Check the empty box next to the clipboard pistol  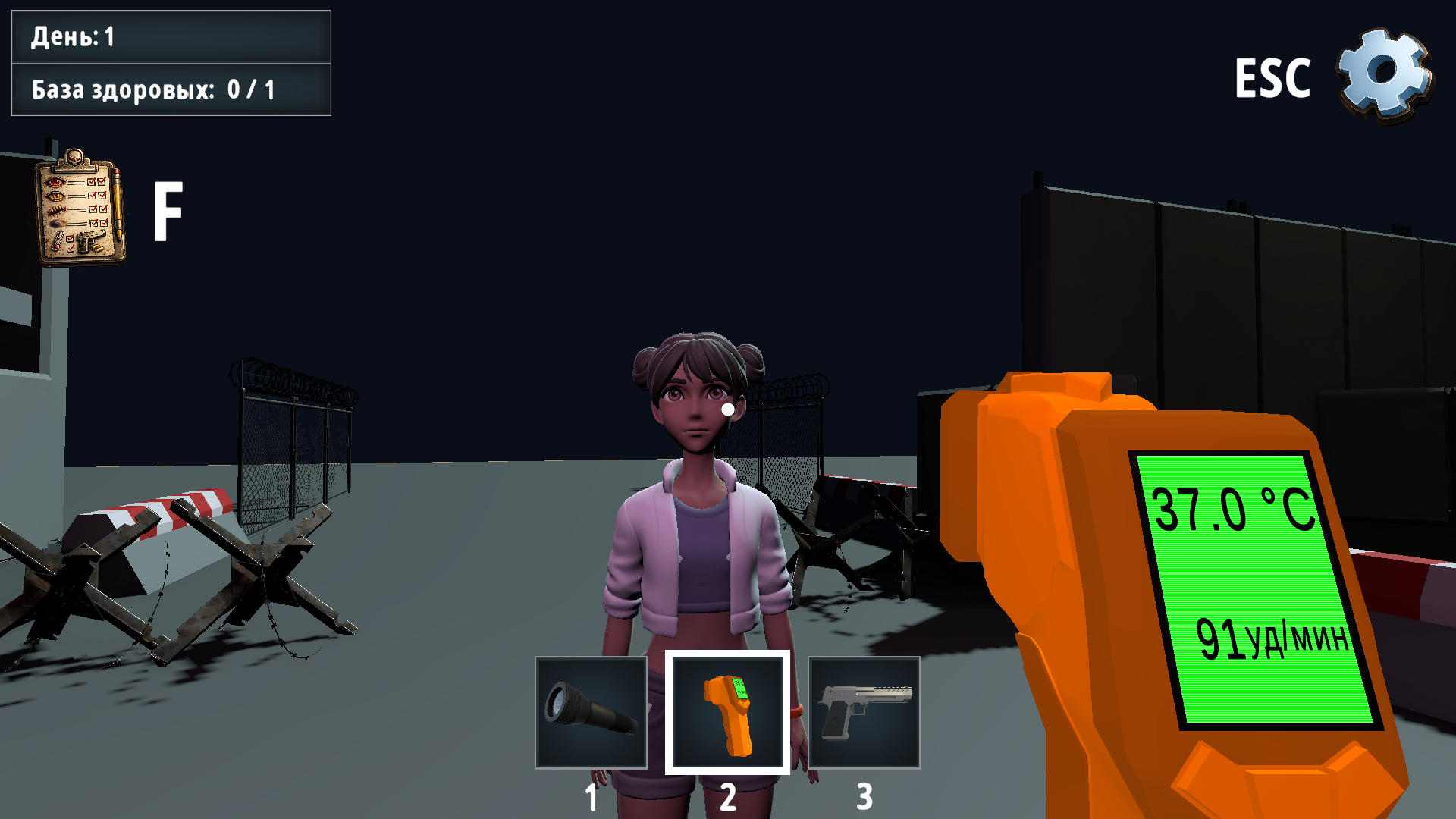(71, 248)
